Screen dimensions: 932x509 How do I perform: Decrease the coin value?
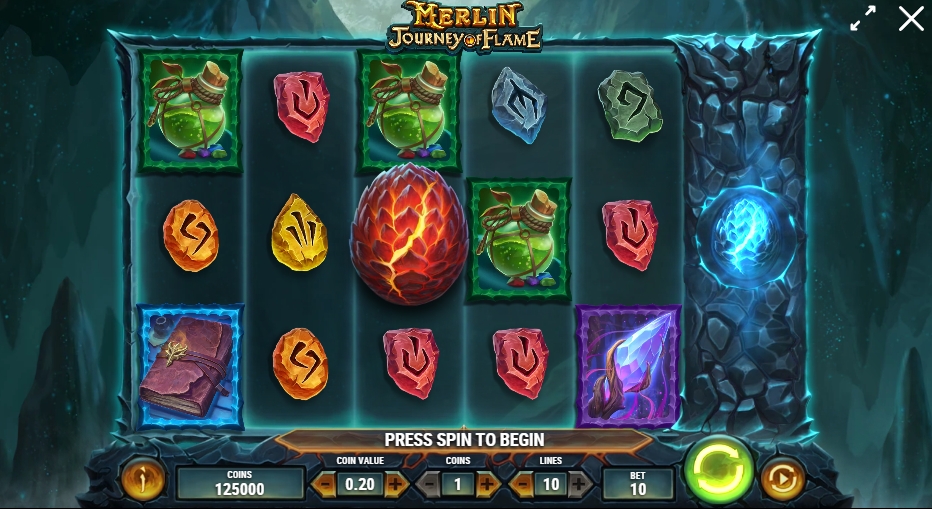325,484
